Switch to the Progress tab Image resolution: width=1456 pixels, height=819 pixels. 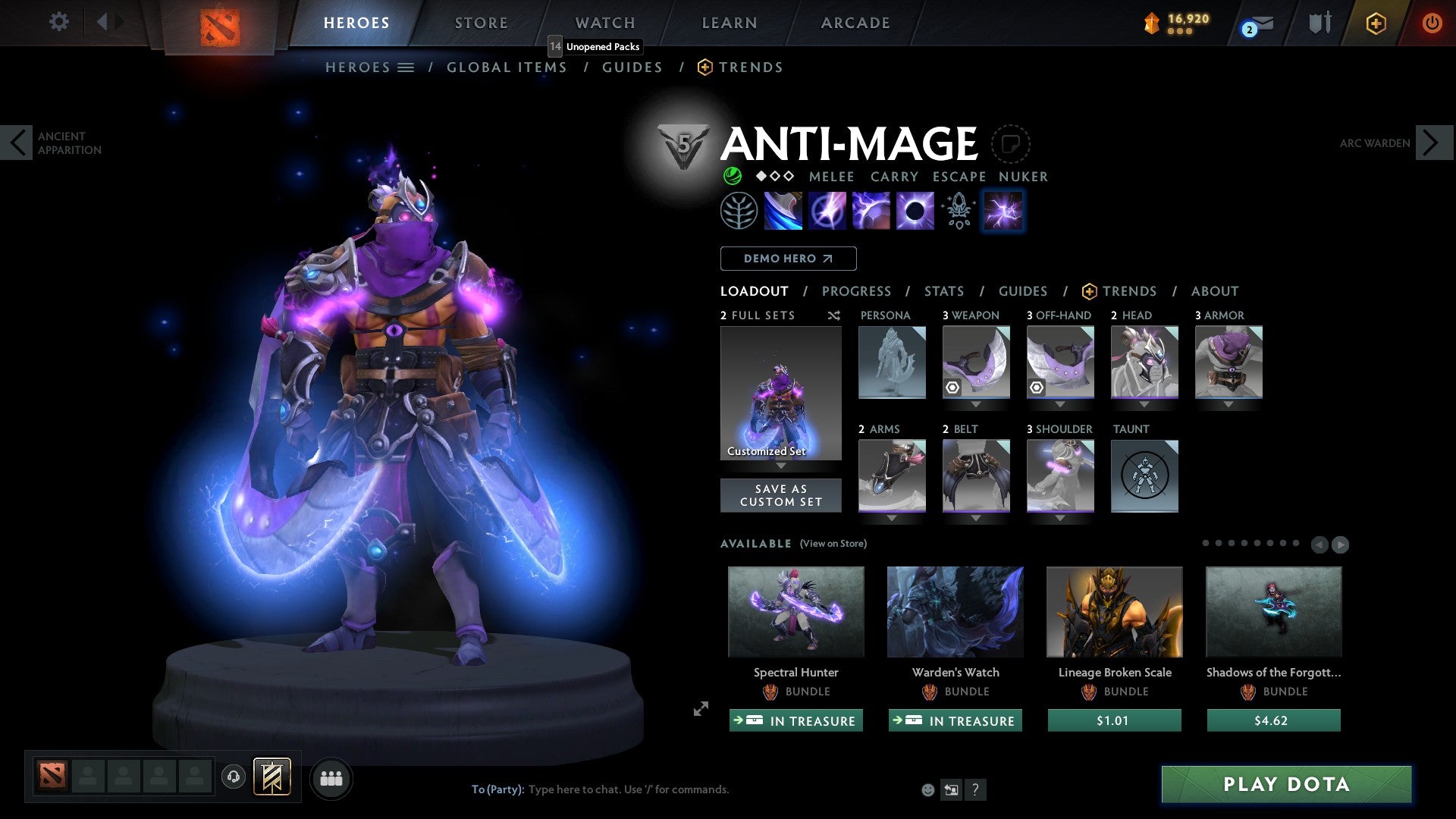856,291
